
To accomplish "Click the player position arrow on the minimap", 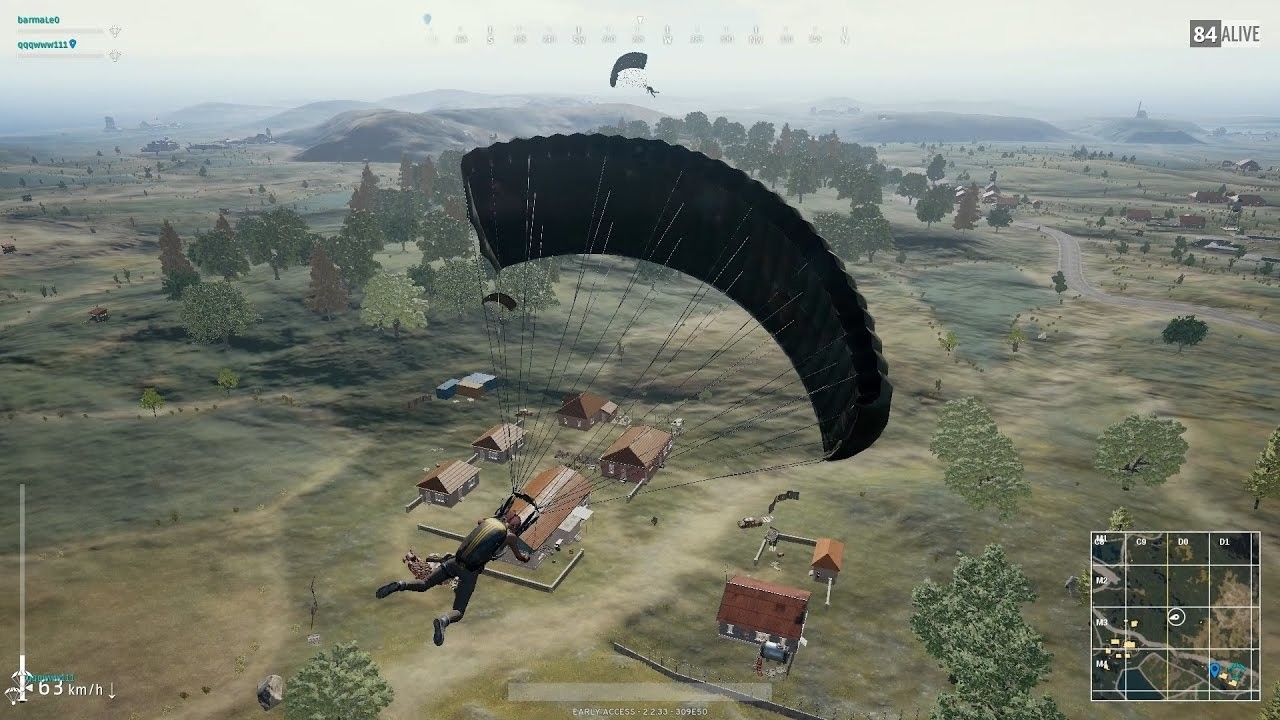I will coord(1176,617).
